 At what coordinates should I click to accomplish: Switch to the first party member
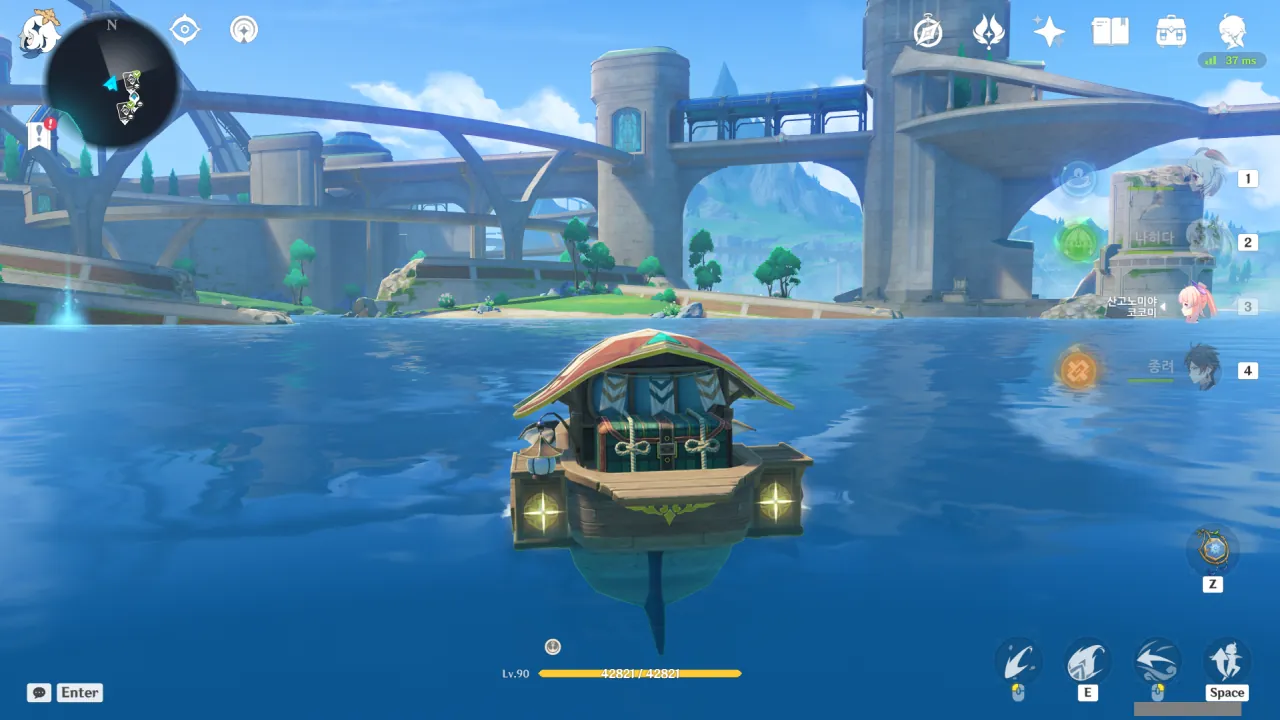[1208, 178]
